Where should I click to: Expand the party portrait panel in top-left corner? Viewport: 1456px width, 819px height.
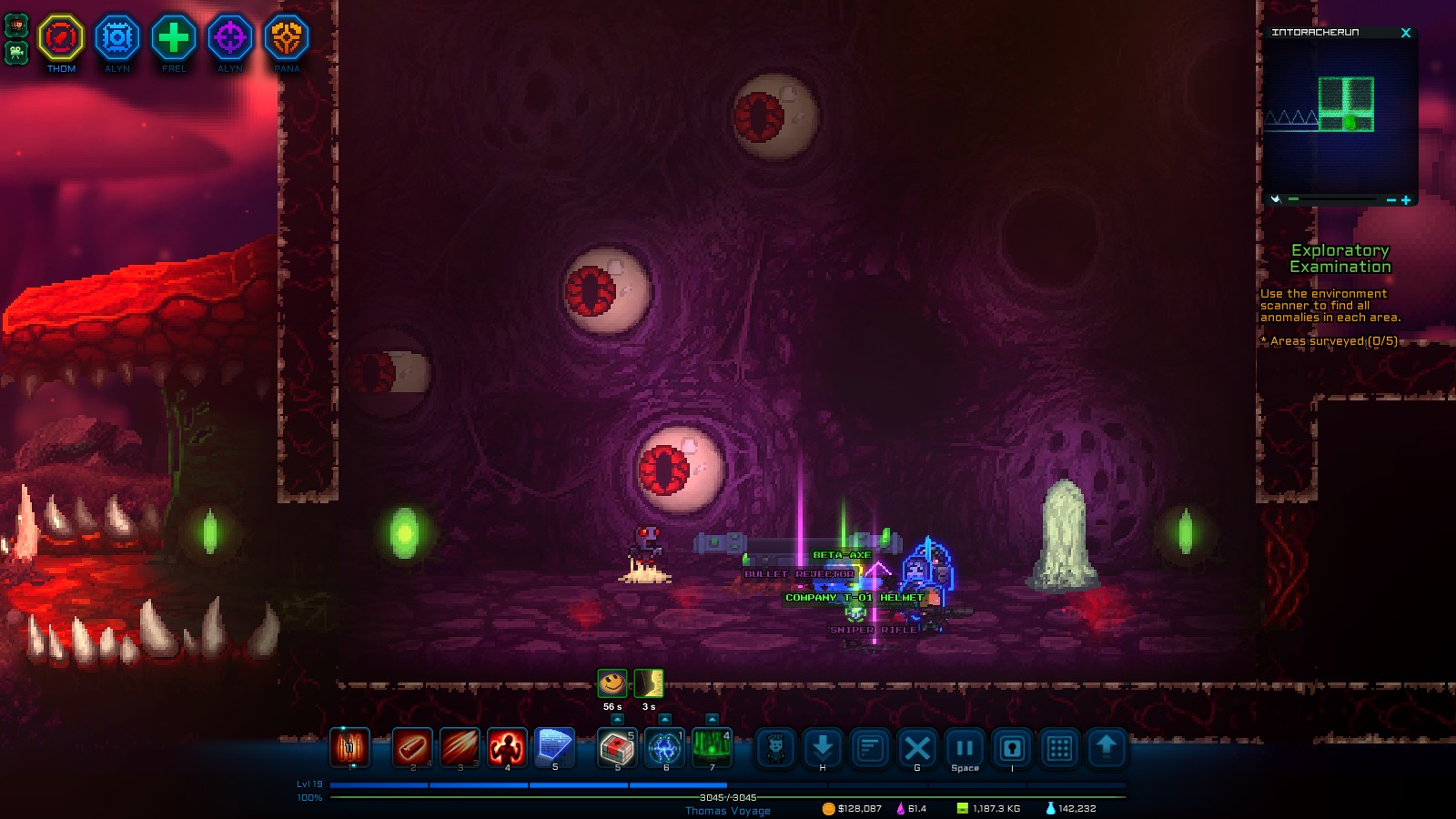[x=16, y=25]
